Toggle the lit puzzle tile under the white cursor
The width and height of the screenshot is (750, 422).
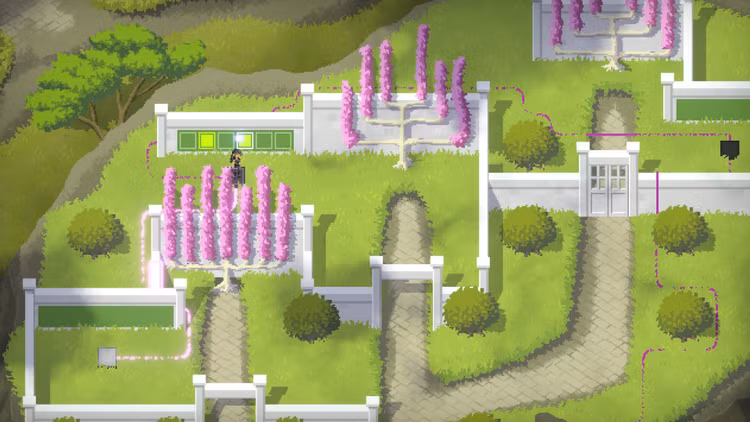click(x=242, y=140)
